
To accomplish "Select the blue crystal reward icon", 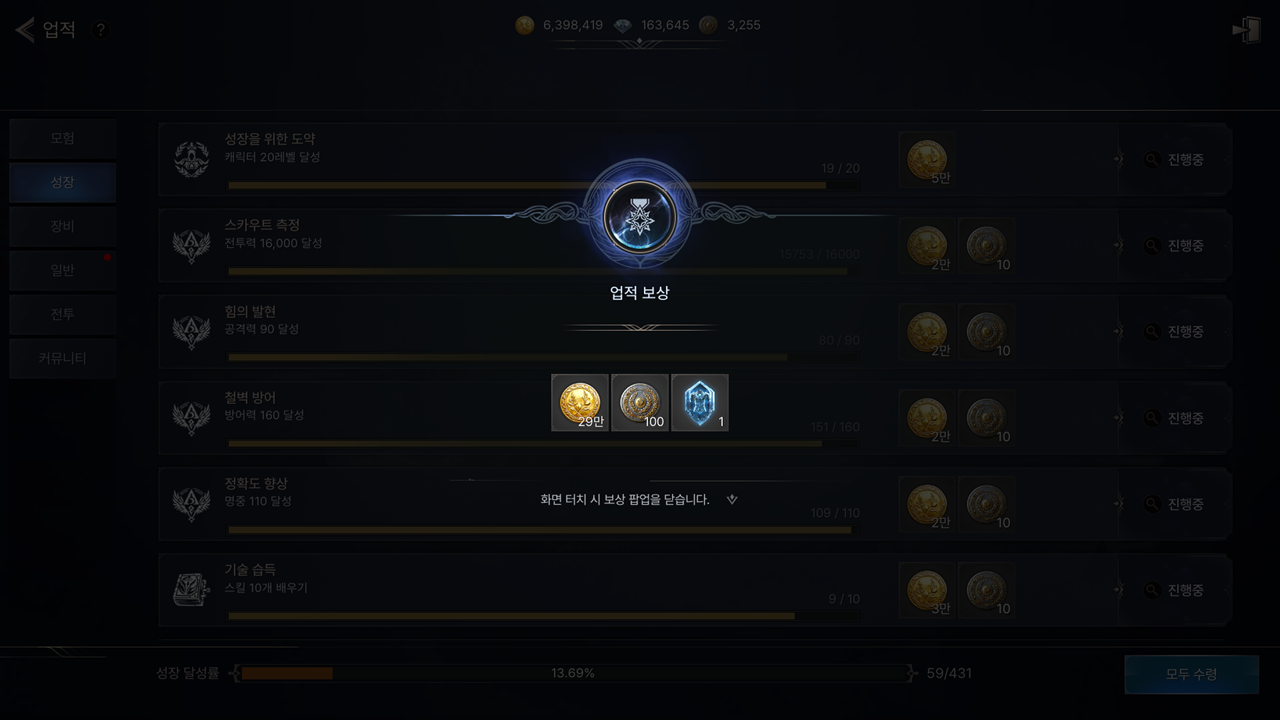I will [x=700, y=403].
